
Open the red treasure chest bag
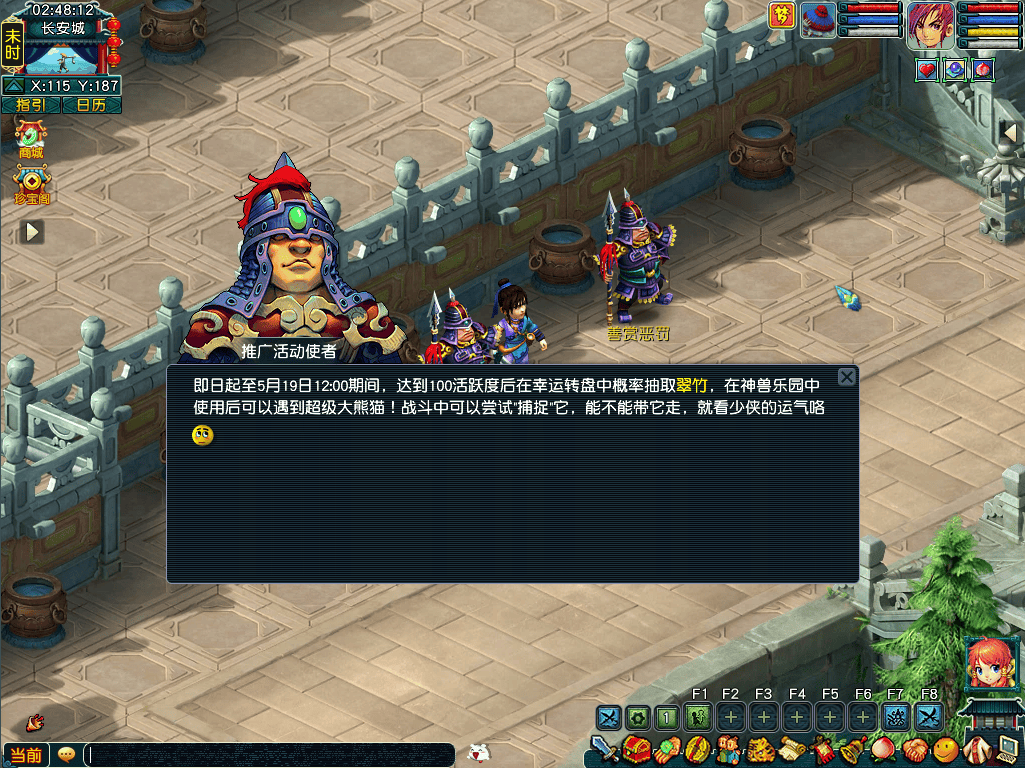pyautogui.click(x=637, y=749)
